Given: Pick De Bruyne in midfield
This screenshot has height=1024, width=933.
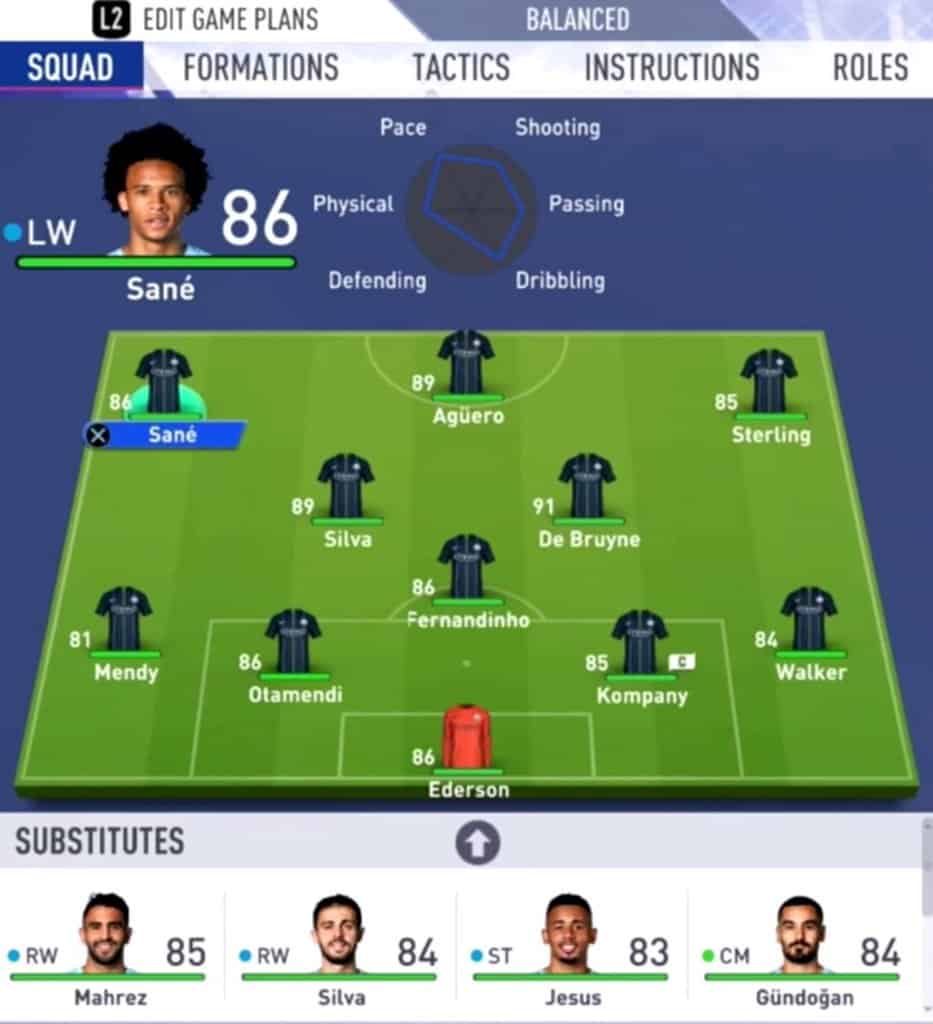Looking at the screenshot, I should click(587, 488).
